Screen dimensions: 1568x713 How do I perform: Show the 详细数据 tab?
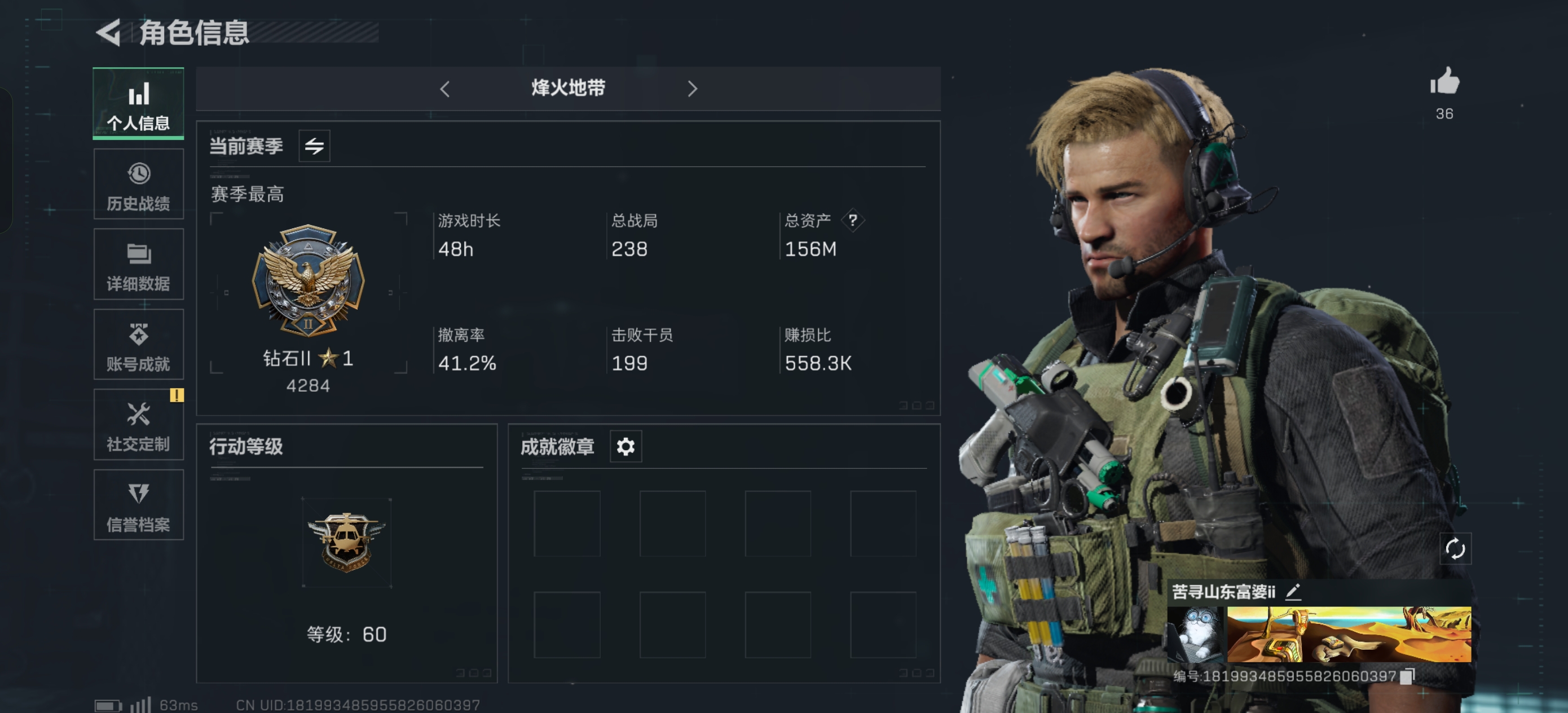pyautogui.click(x=138, y=265)
